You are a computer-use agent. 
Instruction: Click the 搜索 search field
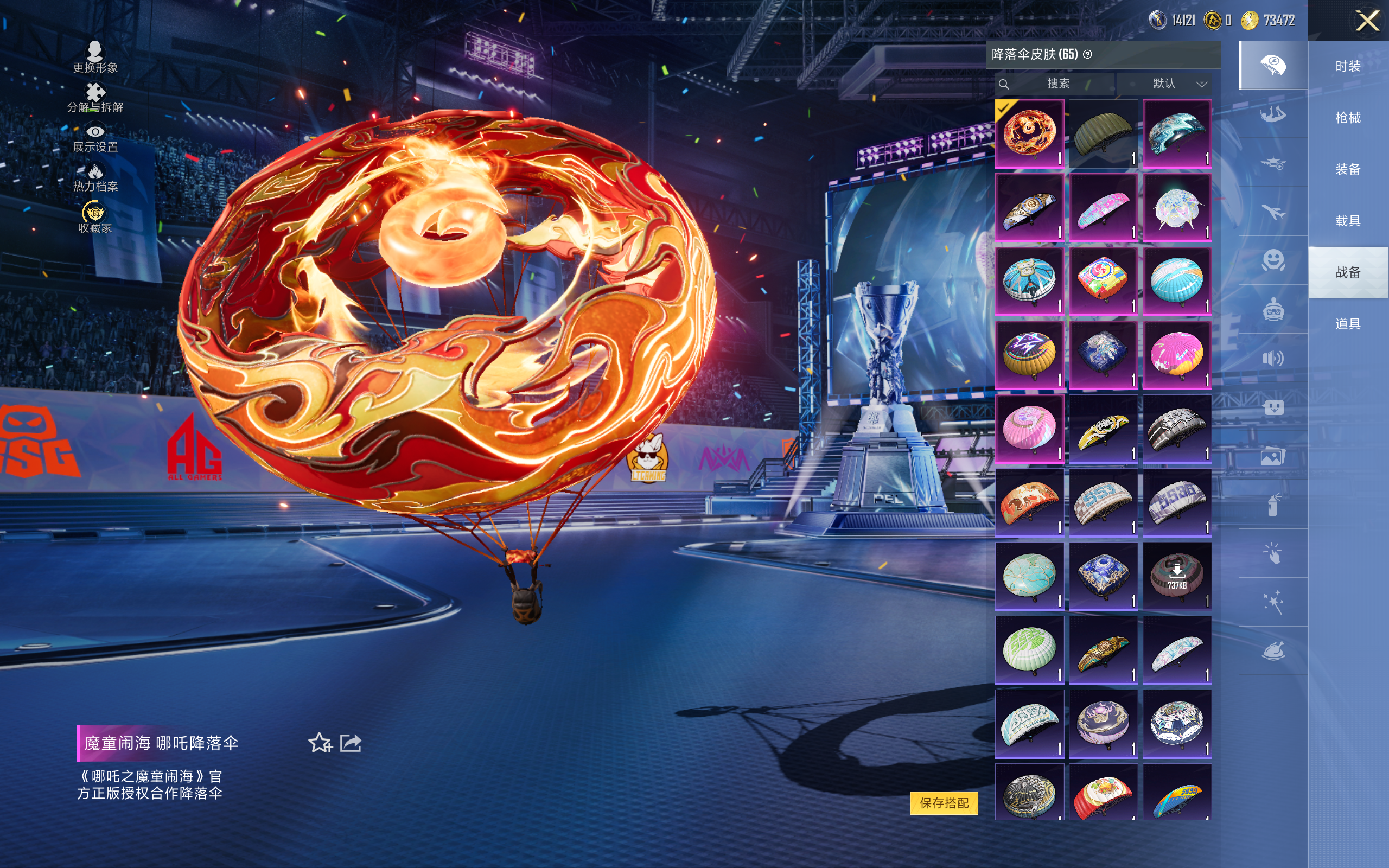click(x=1057, y=84)
